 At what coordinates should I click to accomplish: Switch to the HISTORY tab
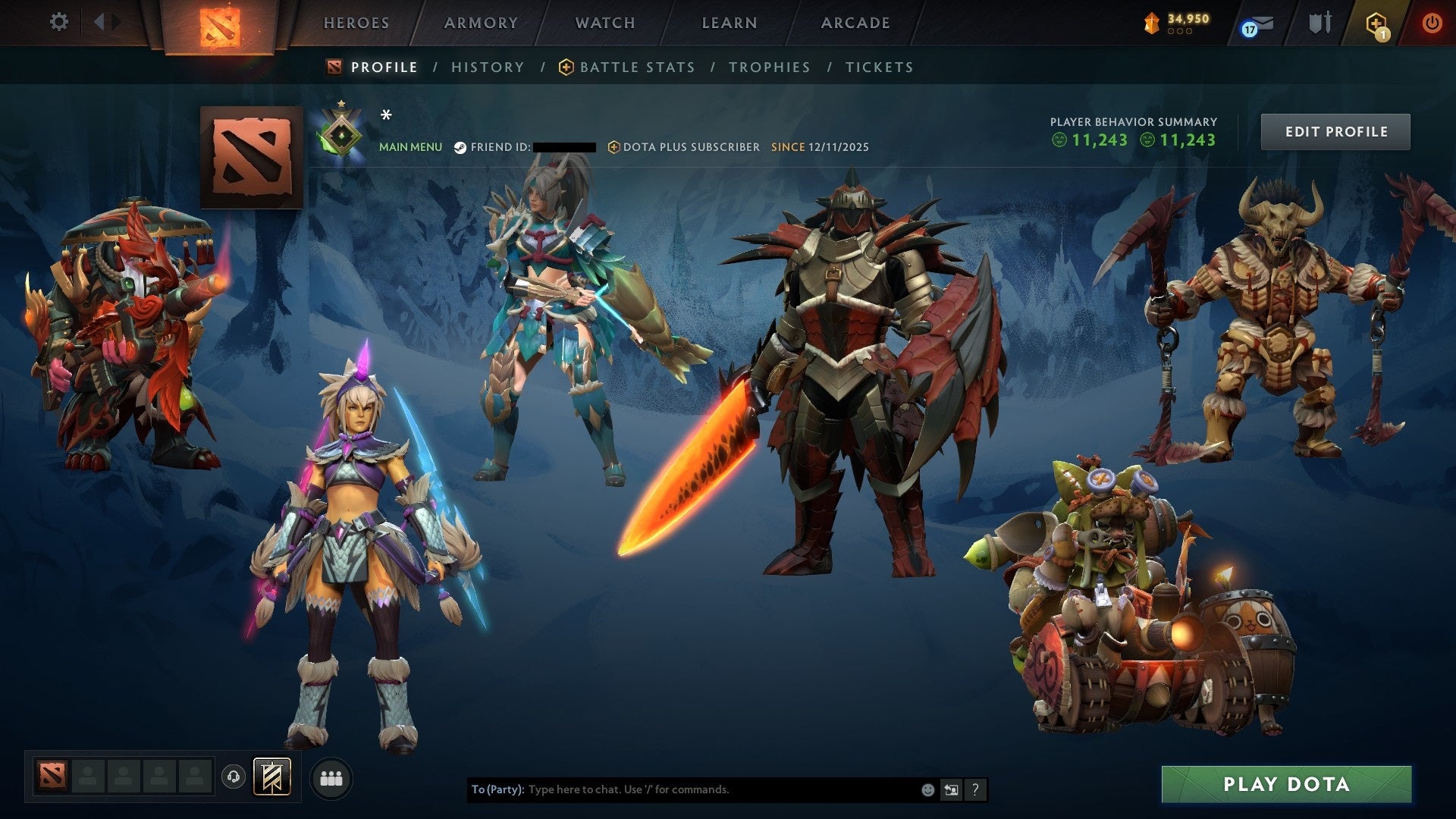[487, 67]
